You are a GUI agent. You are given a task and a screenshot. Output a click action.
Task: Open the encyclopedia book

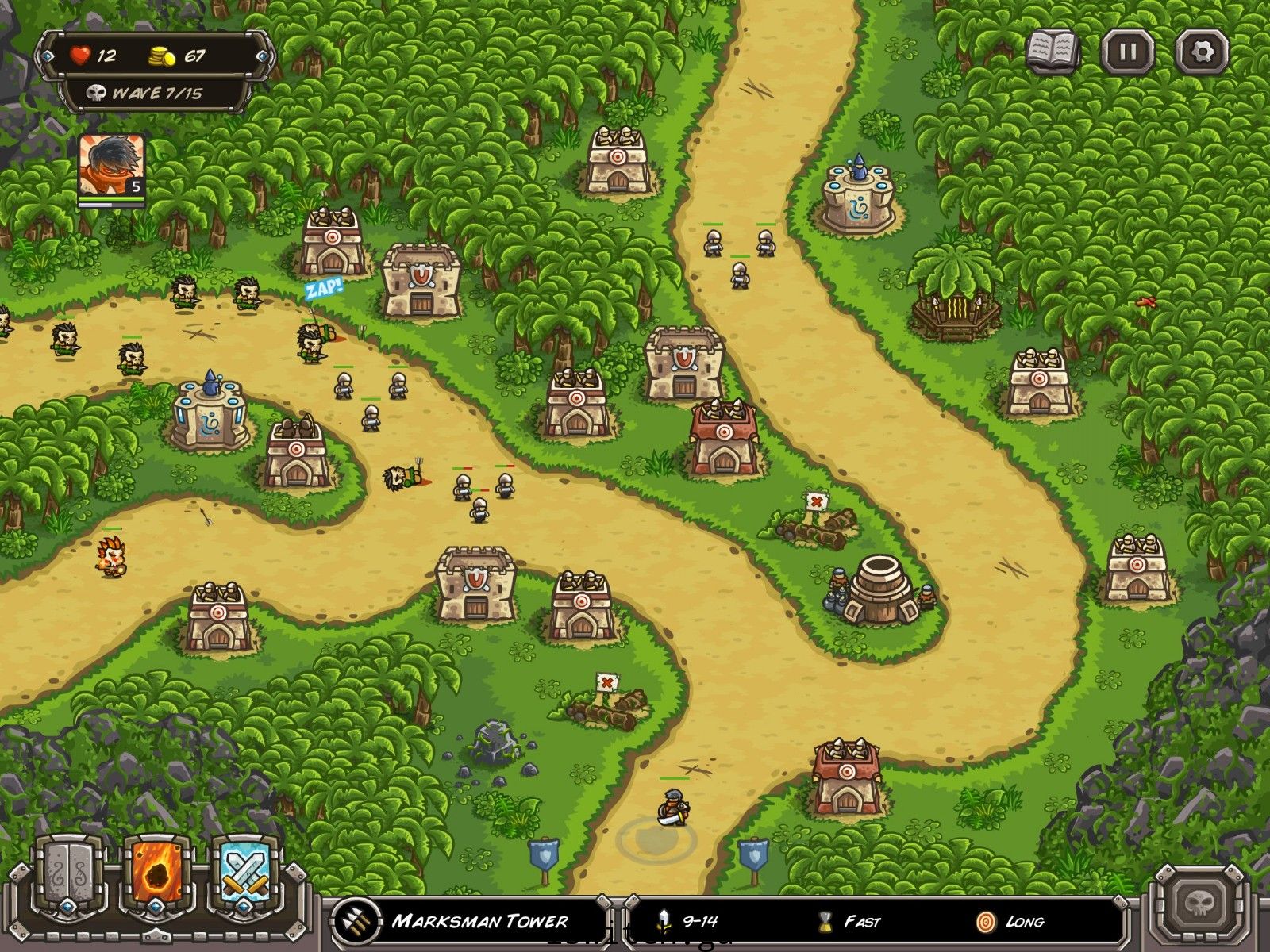coord(1053,52)
